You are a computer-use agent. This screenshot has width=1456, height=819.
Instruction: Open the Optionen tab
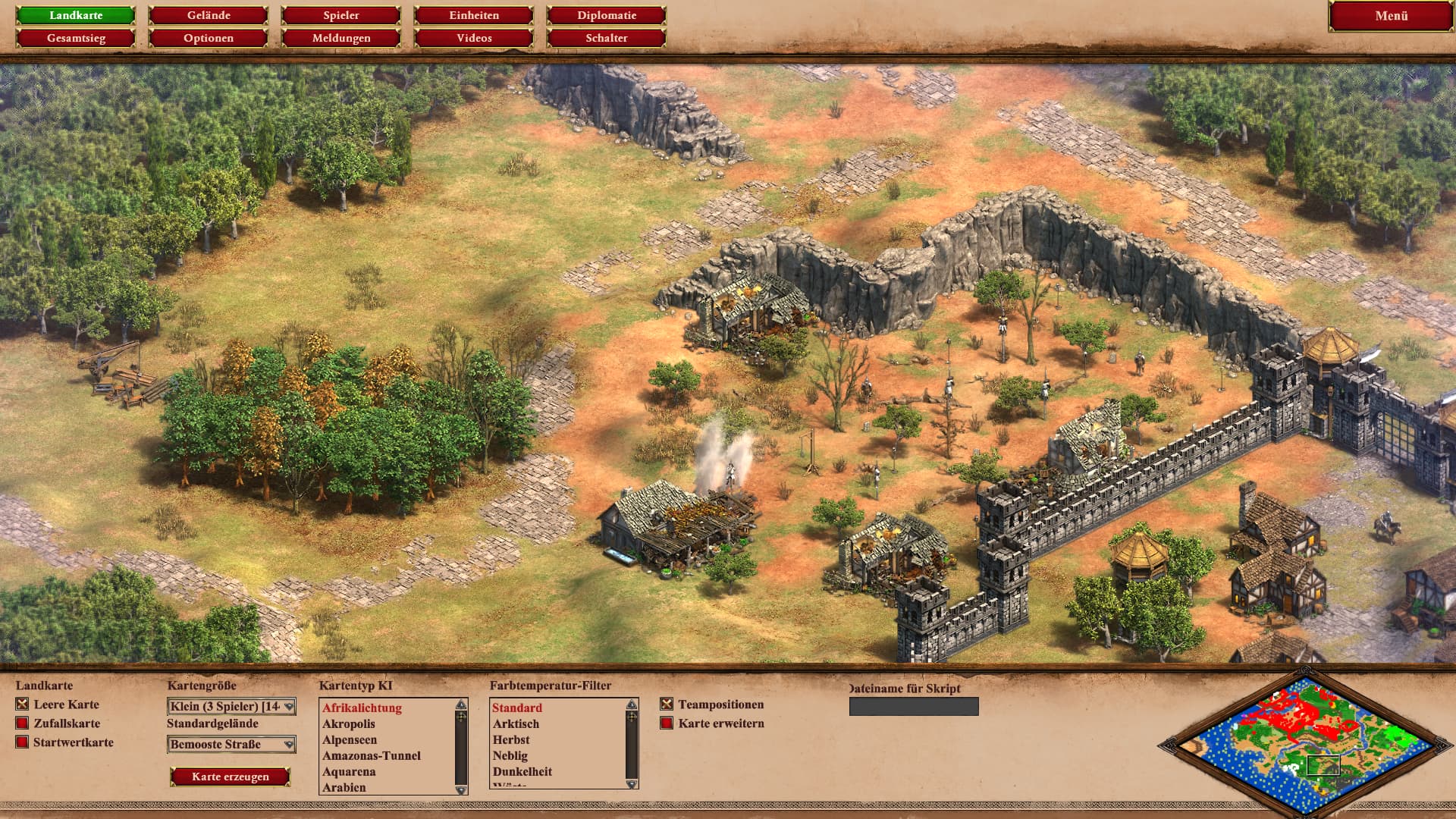click(209, 38)
